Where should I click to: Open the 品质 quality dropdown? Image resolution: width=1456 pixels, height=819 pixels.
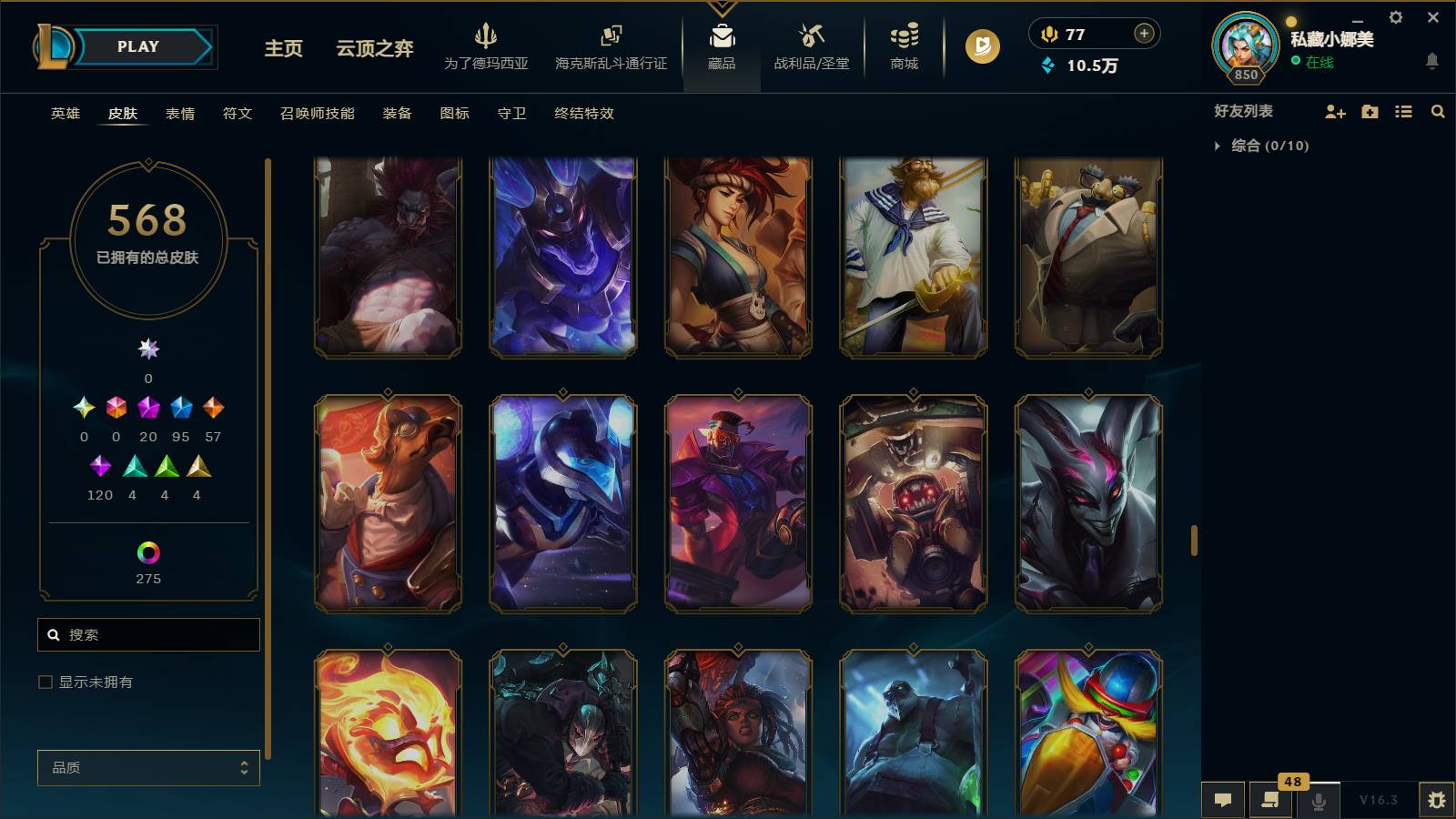pos(148,767)
